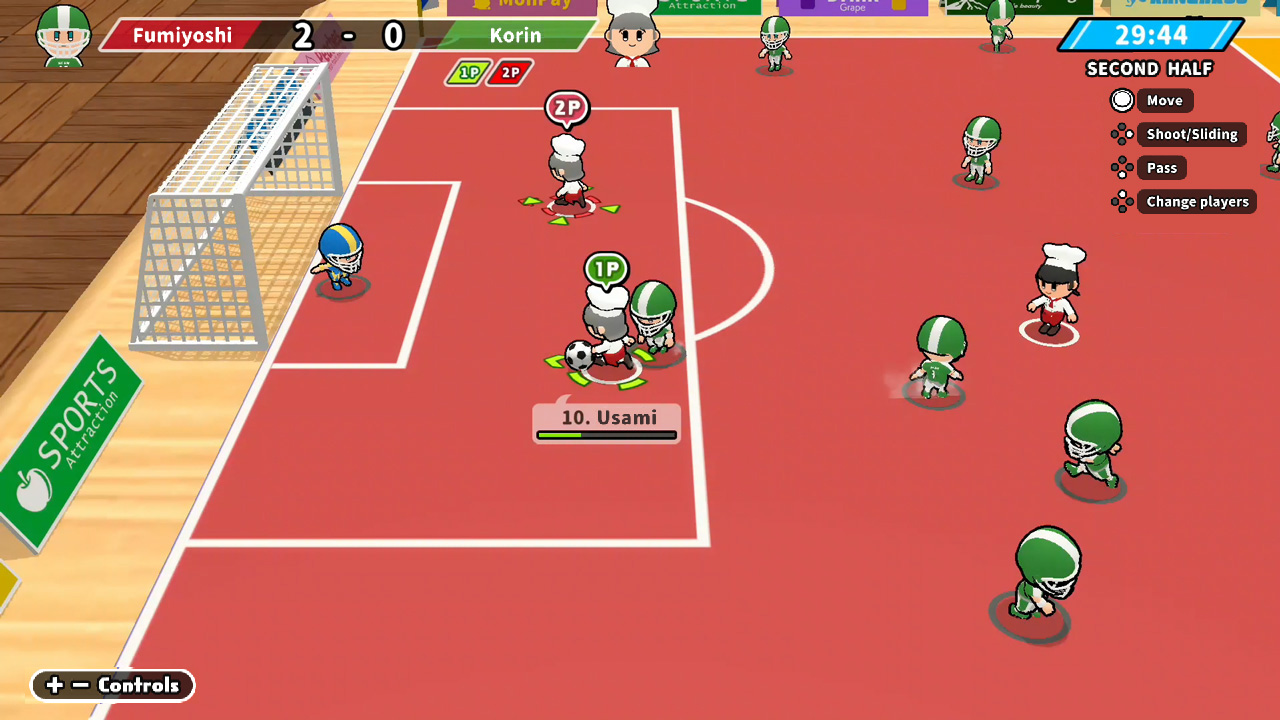Click the Move white circle toggle
The width and height of the screenshot is (1280, 720).
point(1122,100)
